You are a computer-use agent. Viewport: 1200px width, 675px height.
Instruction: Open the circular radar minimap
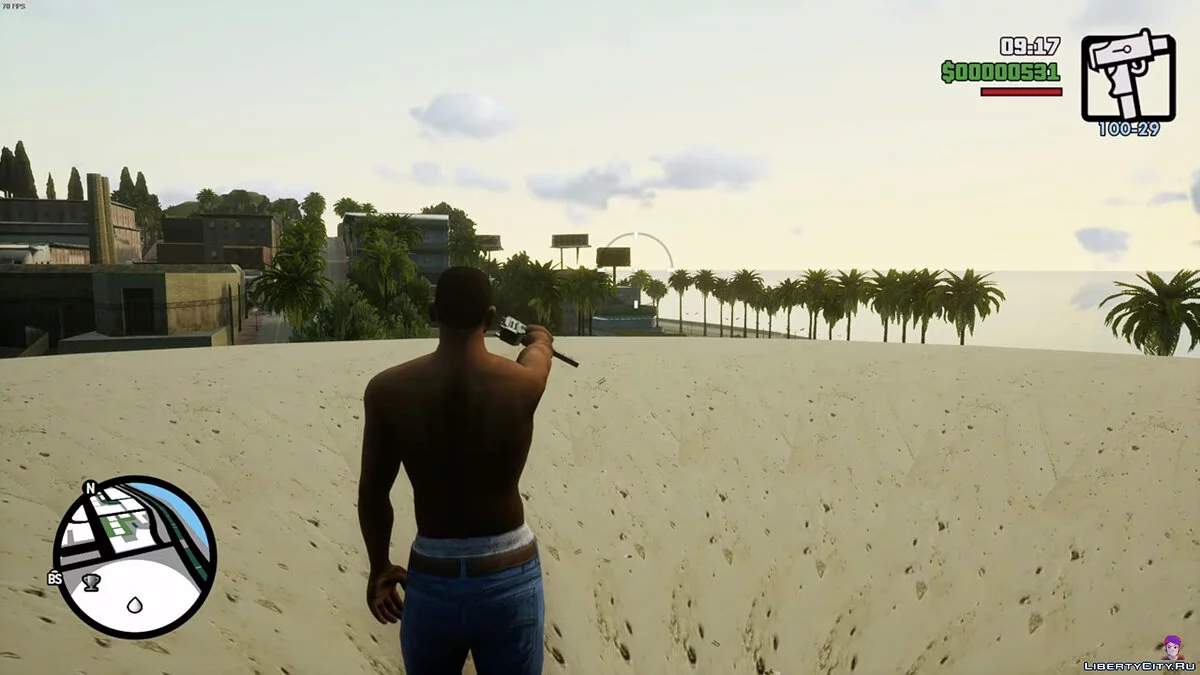[134, 556]
